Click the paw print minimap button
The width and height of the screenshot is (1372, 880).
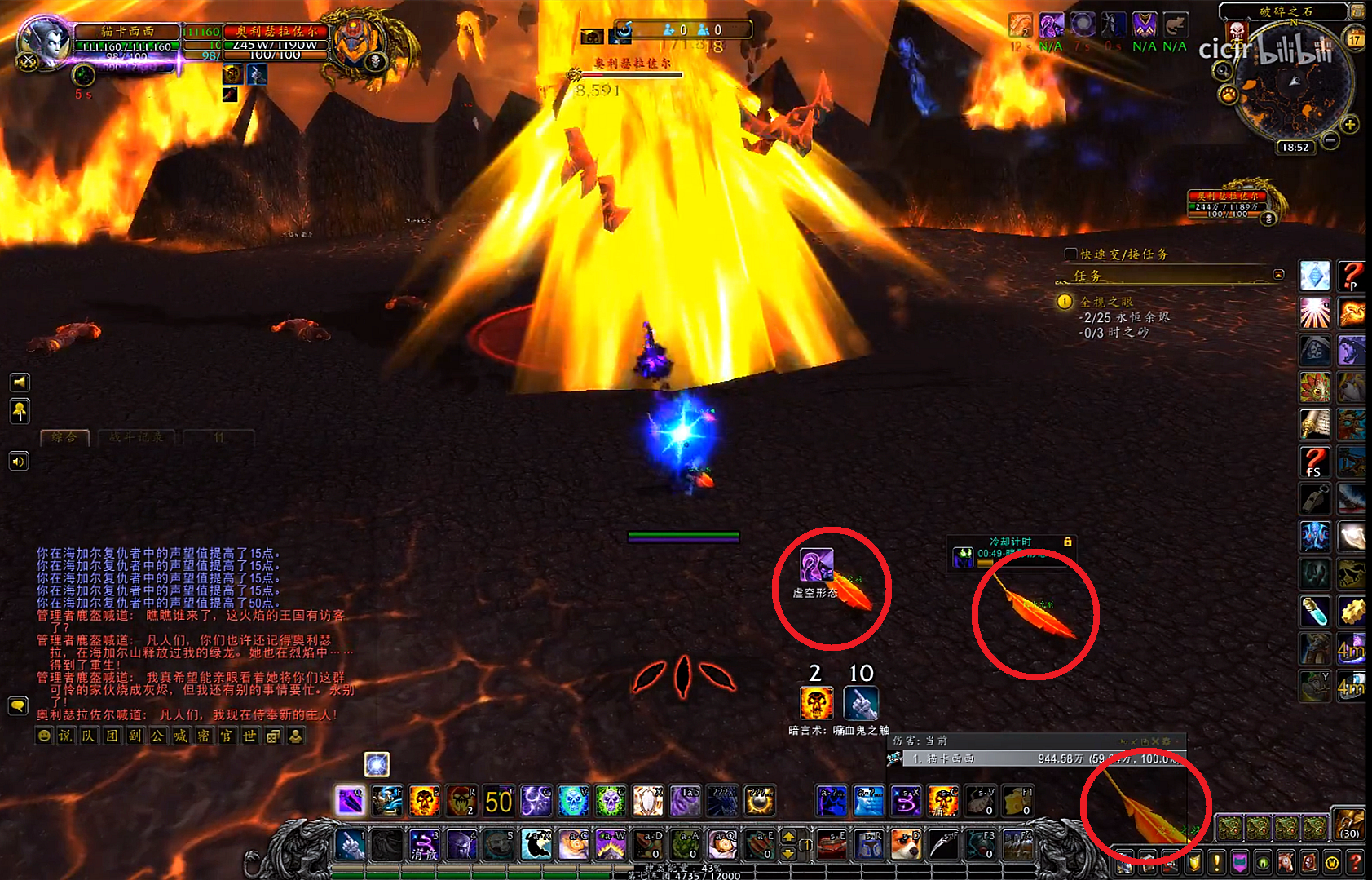(x=1228, y=95)
